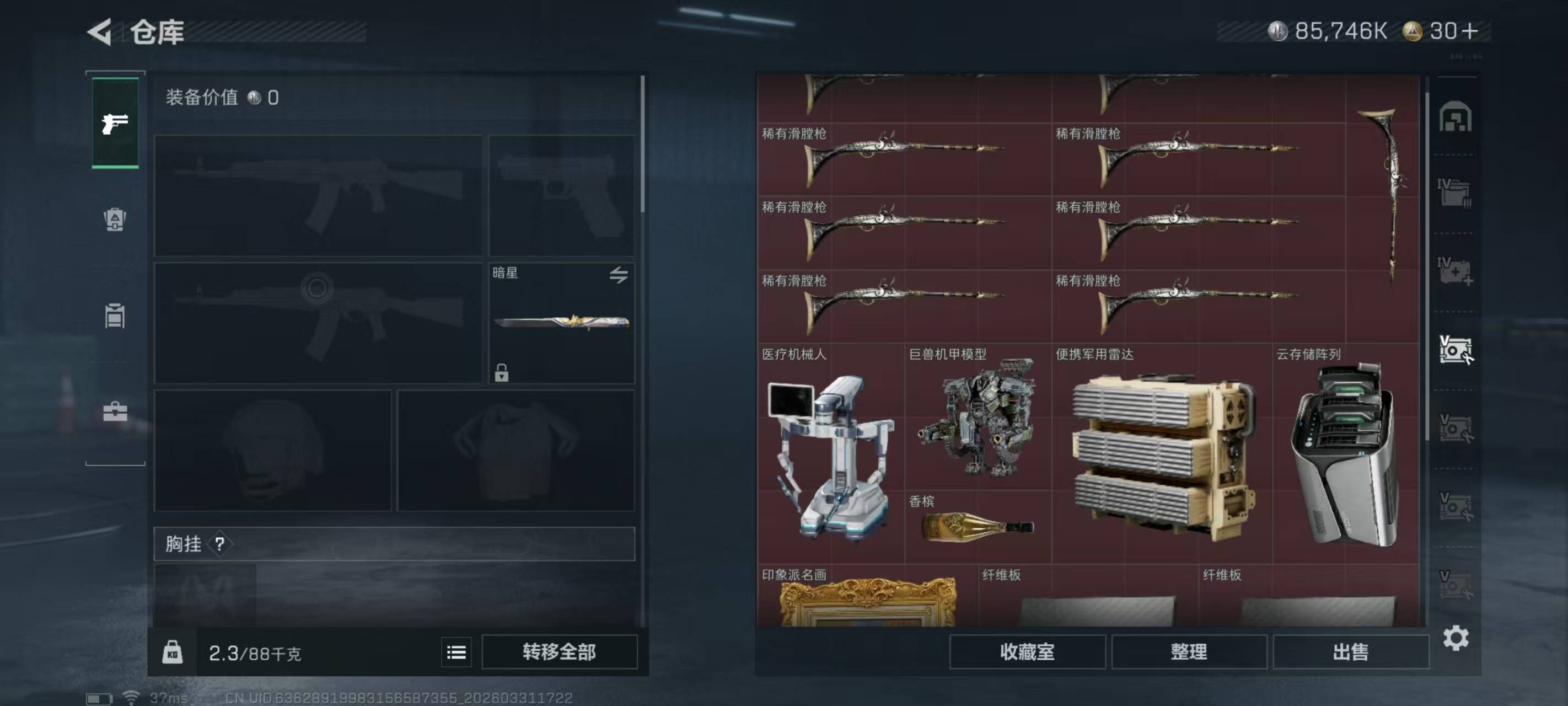Swap the 暗星 weapon using the arrows icon
Image resolution: width=1568 pixels, height=706 pixels.
coord(619,275)
